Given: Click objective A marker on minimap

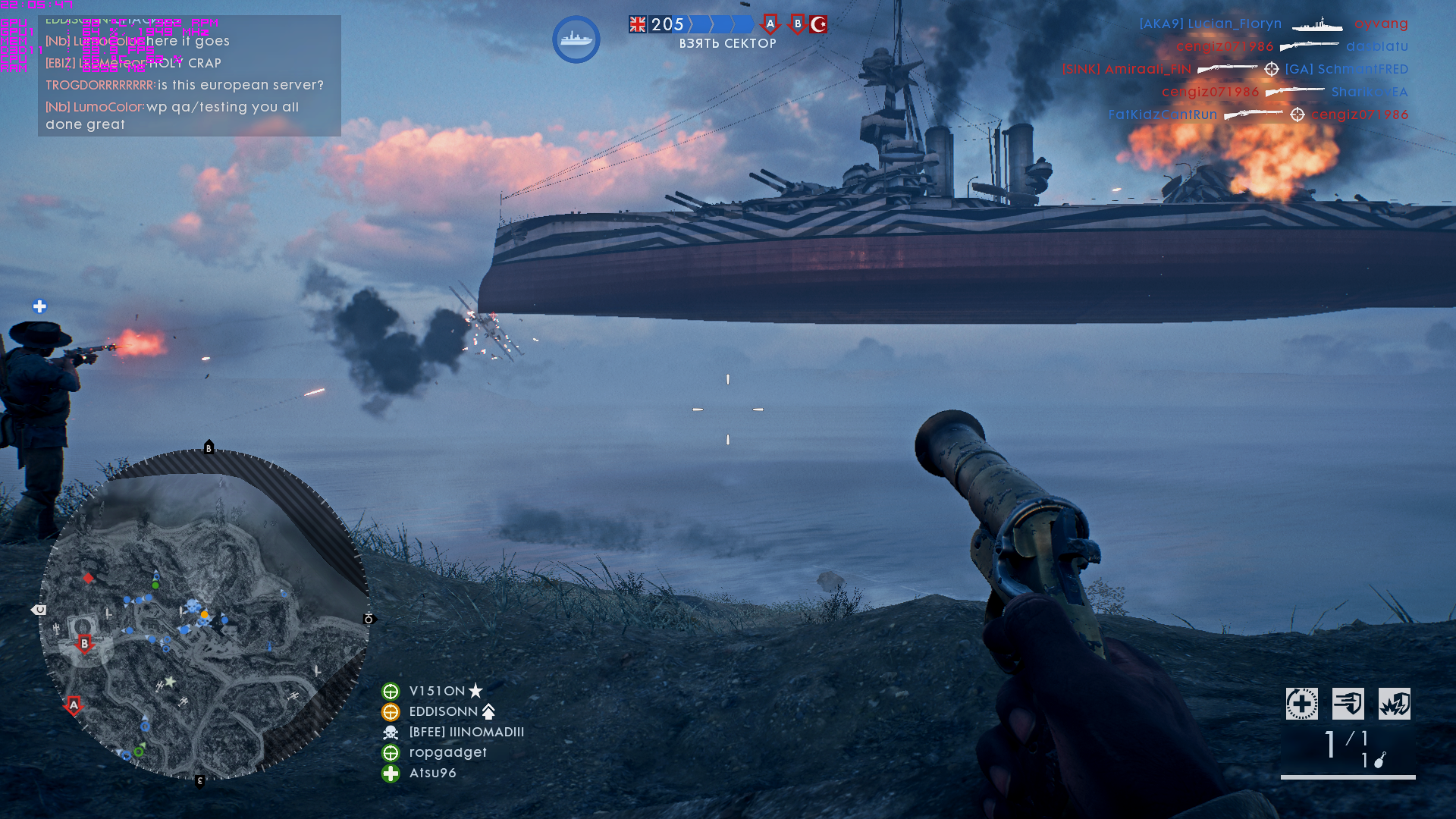Looking at the screenshot, I should (74, 706).
